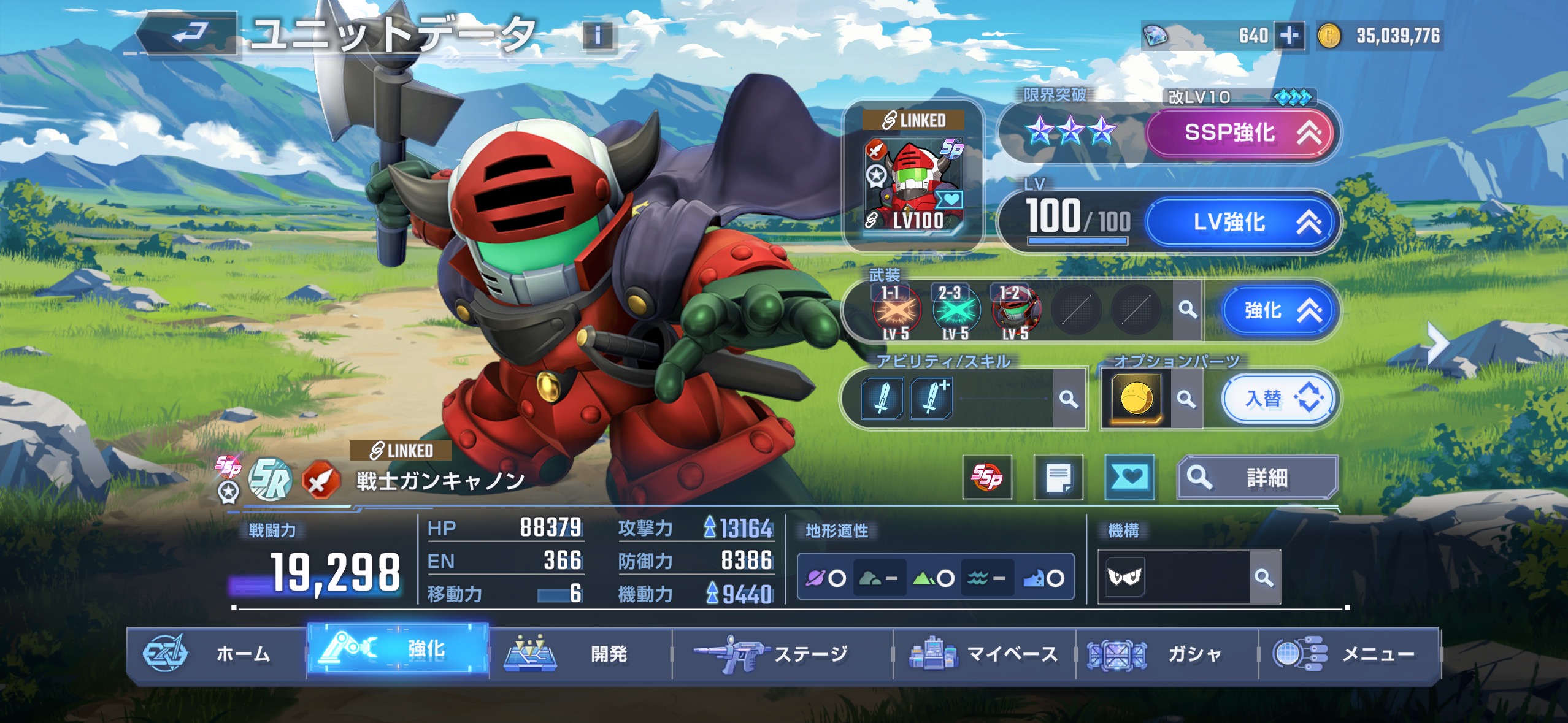Open the ガシャ tab

click(x=1166, y=654)
